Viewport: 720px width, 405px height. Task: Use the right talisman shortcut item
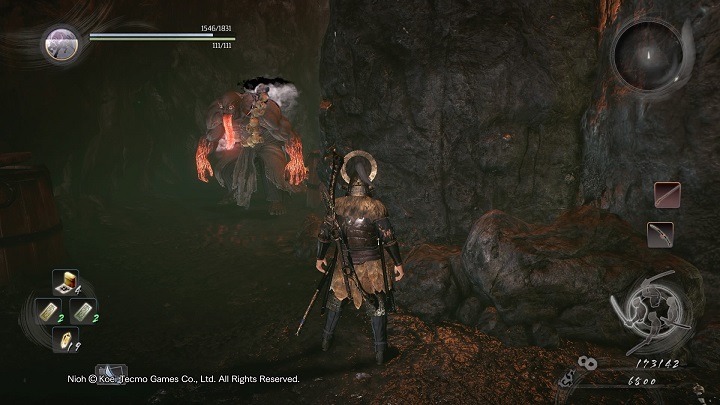pos(86,310)
